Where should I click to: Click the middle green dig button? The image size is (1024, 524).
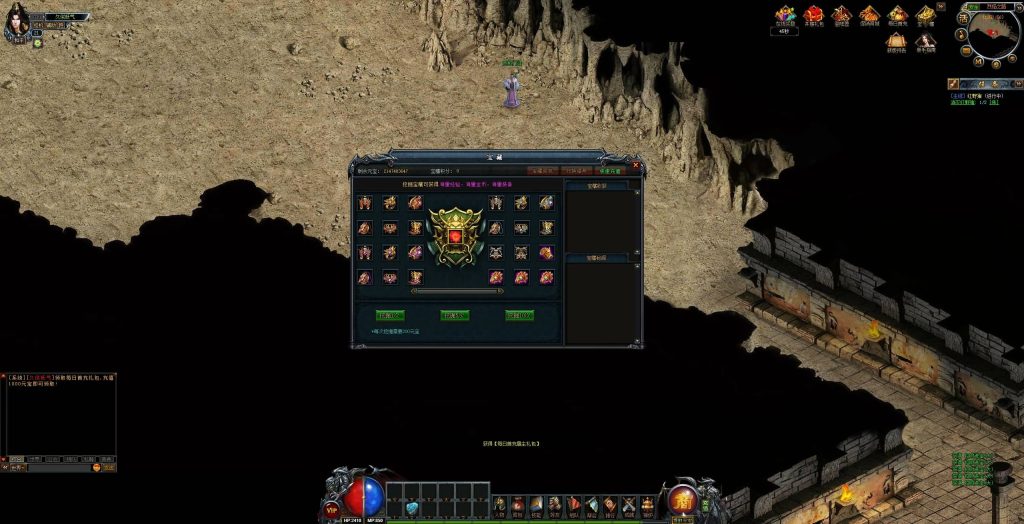pos(454,316)
